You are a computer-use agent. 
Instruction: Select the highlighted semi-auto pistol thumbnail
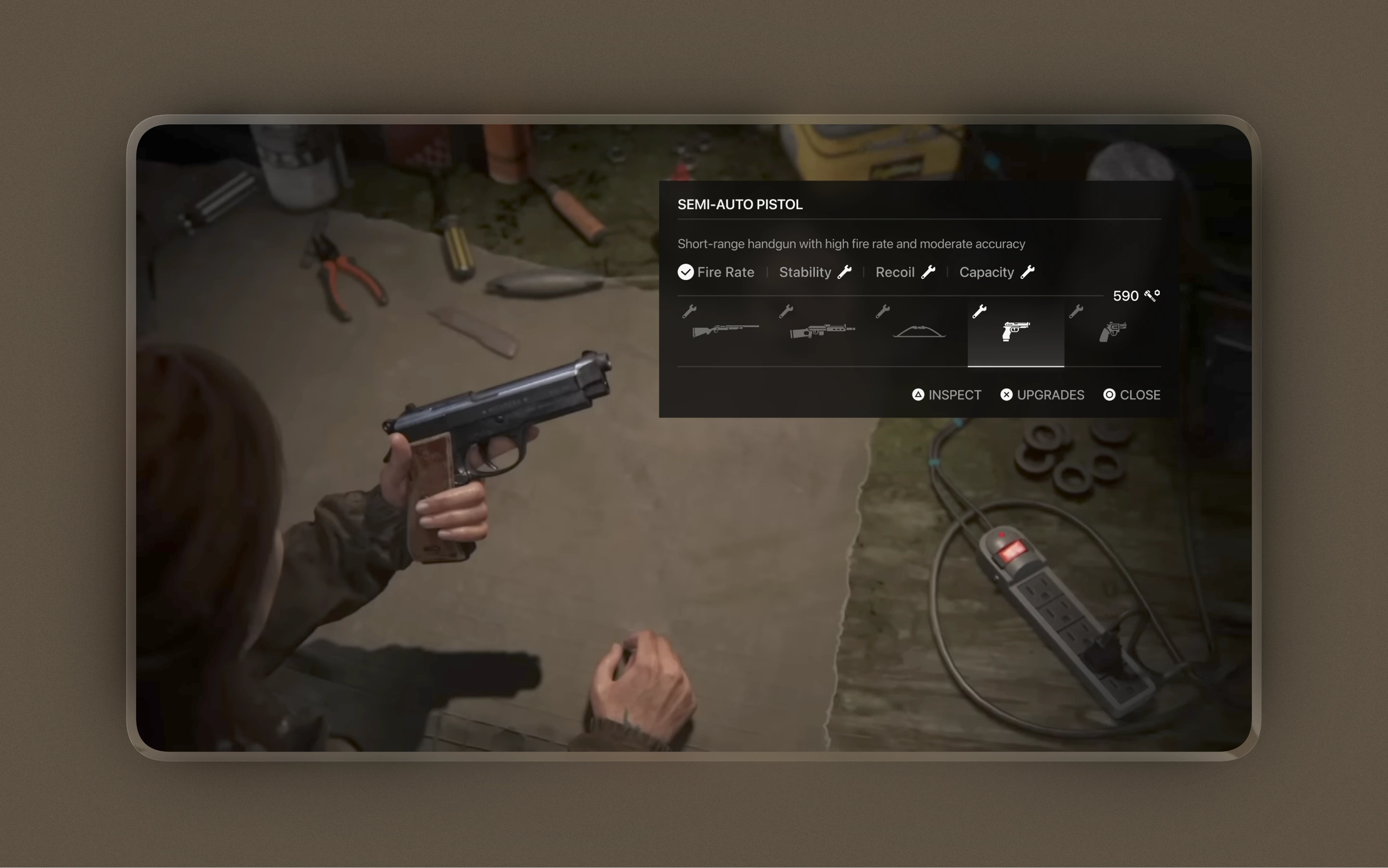pos(1015,332)
